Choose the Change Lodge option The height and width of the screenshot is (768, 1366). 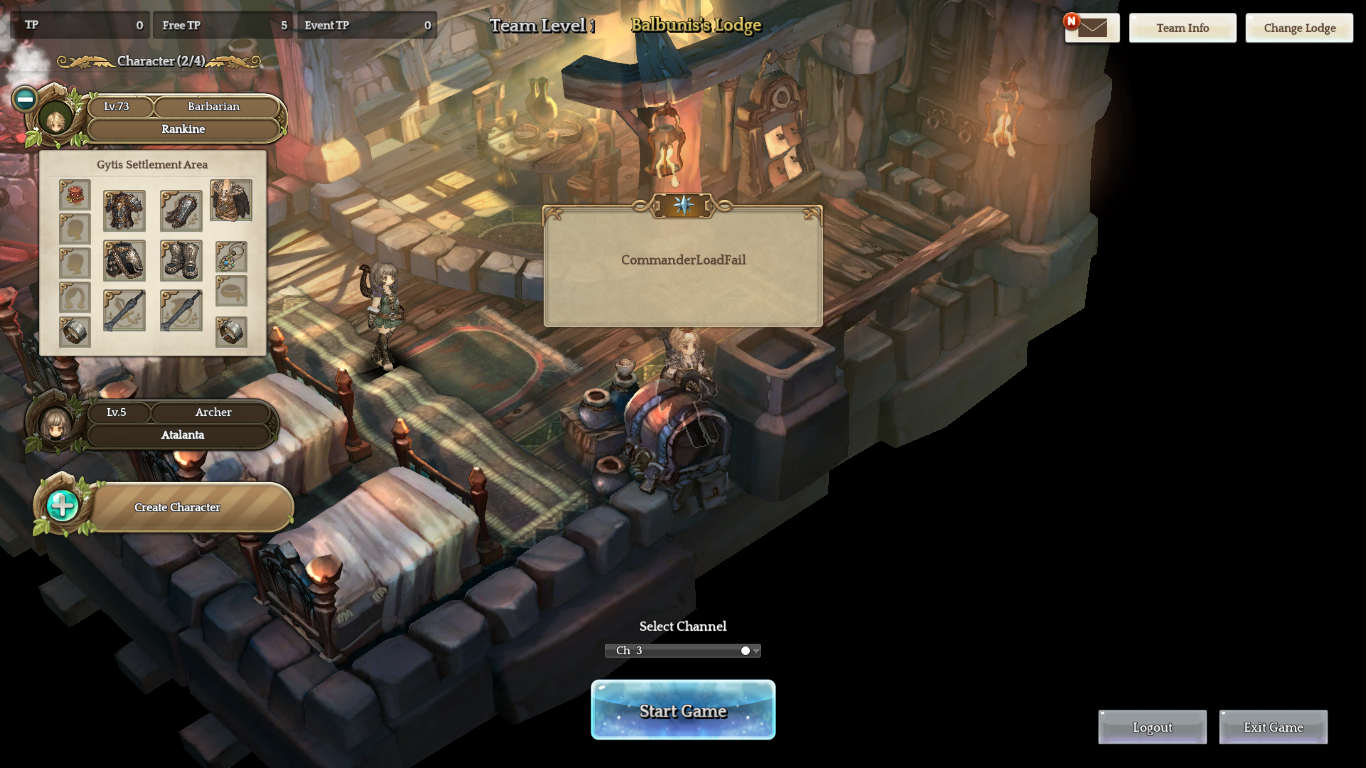(x=1299, y=28)
